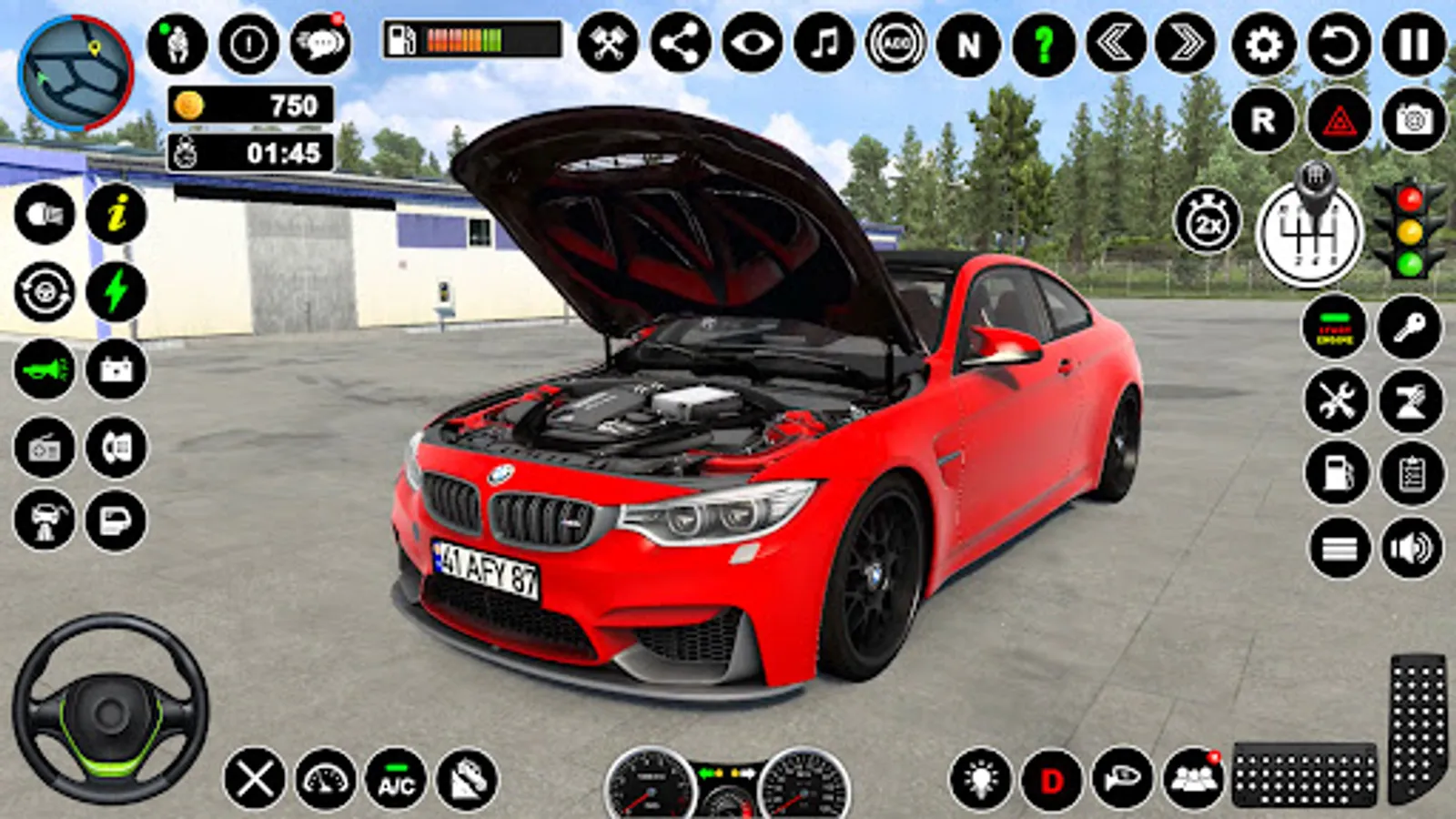The height and width of the screenshot is (819, 1456).
Task: Close using the X button
Action: 254,779
